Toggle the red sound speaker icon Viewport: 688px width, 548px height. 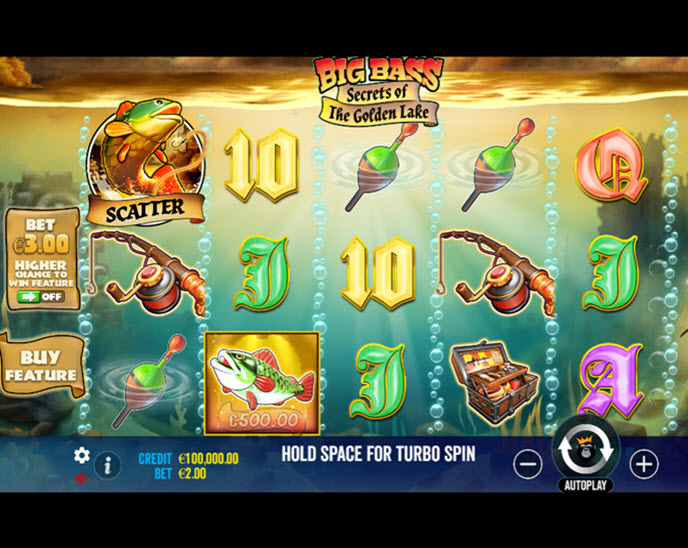(x=82, y=478)
